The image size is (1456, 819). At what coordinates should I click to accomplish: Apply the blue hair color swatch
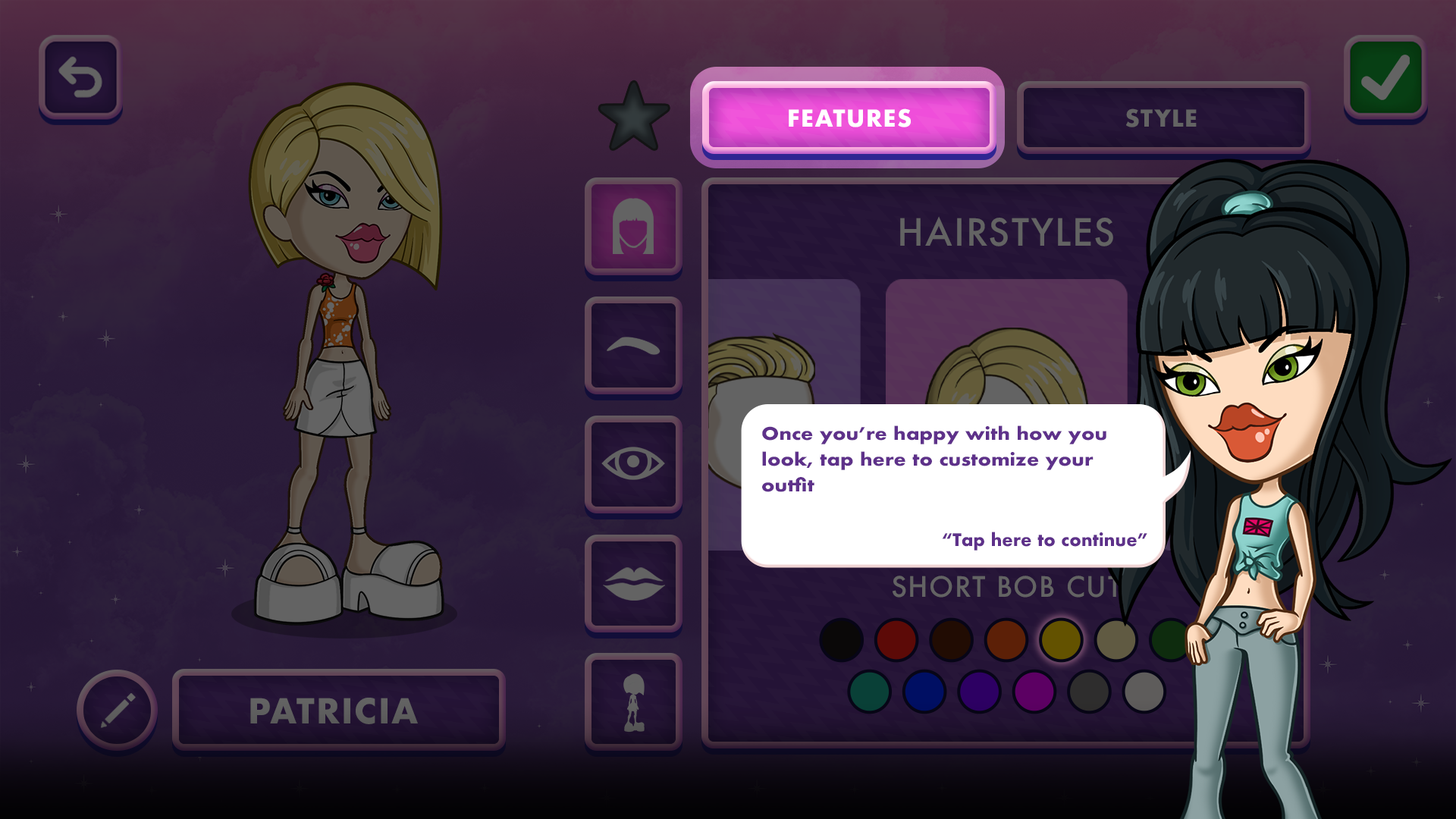click(x=924, y=691)
